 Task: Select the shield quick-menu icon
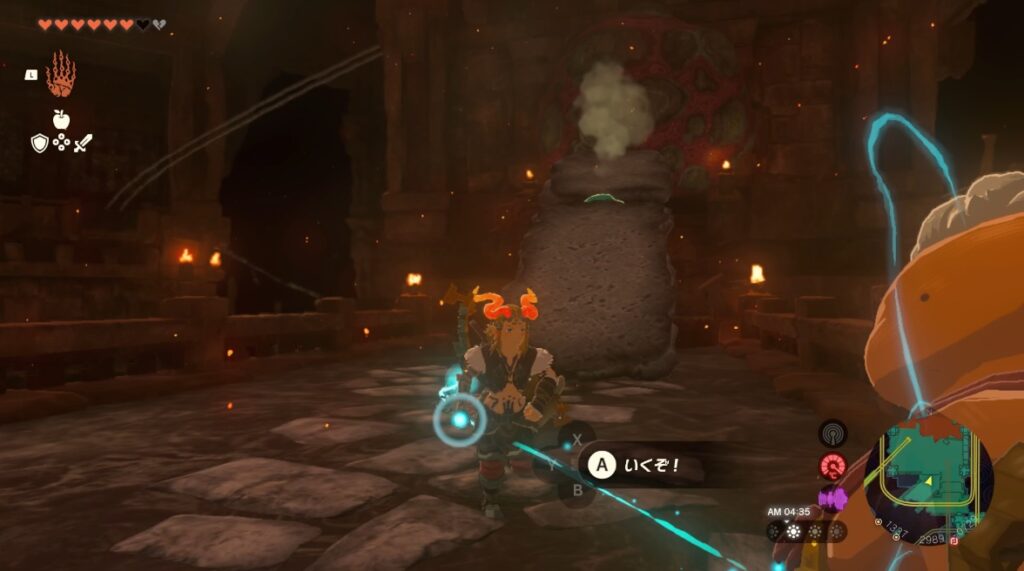click(40, 143)
